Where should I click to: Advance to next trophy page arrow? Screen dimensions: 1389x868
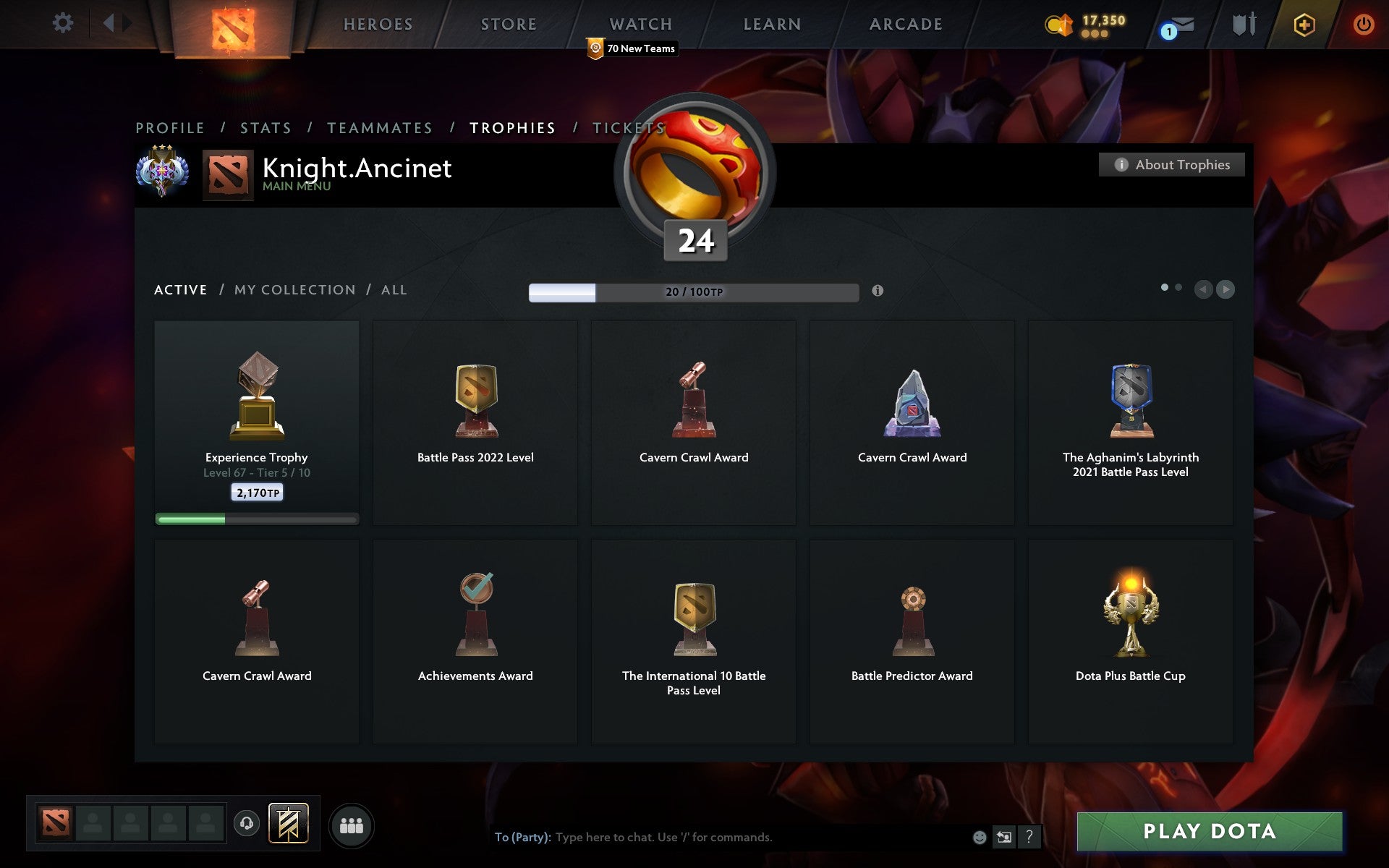(x=1226, y=289)
